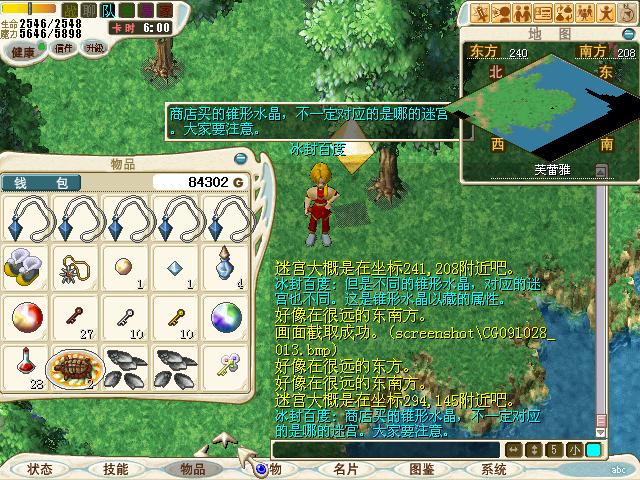The width and height of the screenshot is (640, 480).
Task: Toggle the cyan chat color swatch
Action: pos(594,450)
